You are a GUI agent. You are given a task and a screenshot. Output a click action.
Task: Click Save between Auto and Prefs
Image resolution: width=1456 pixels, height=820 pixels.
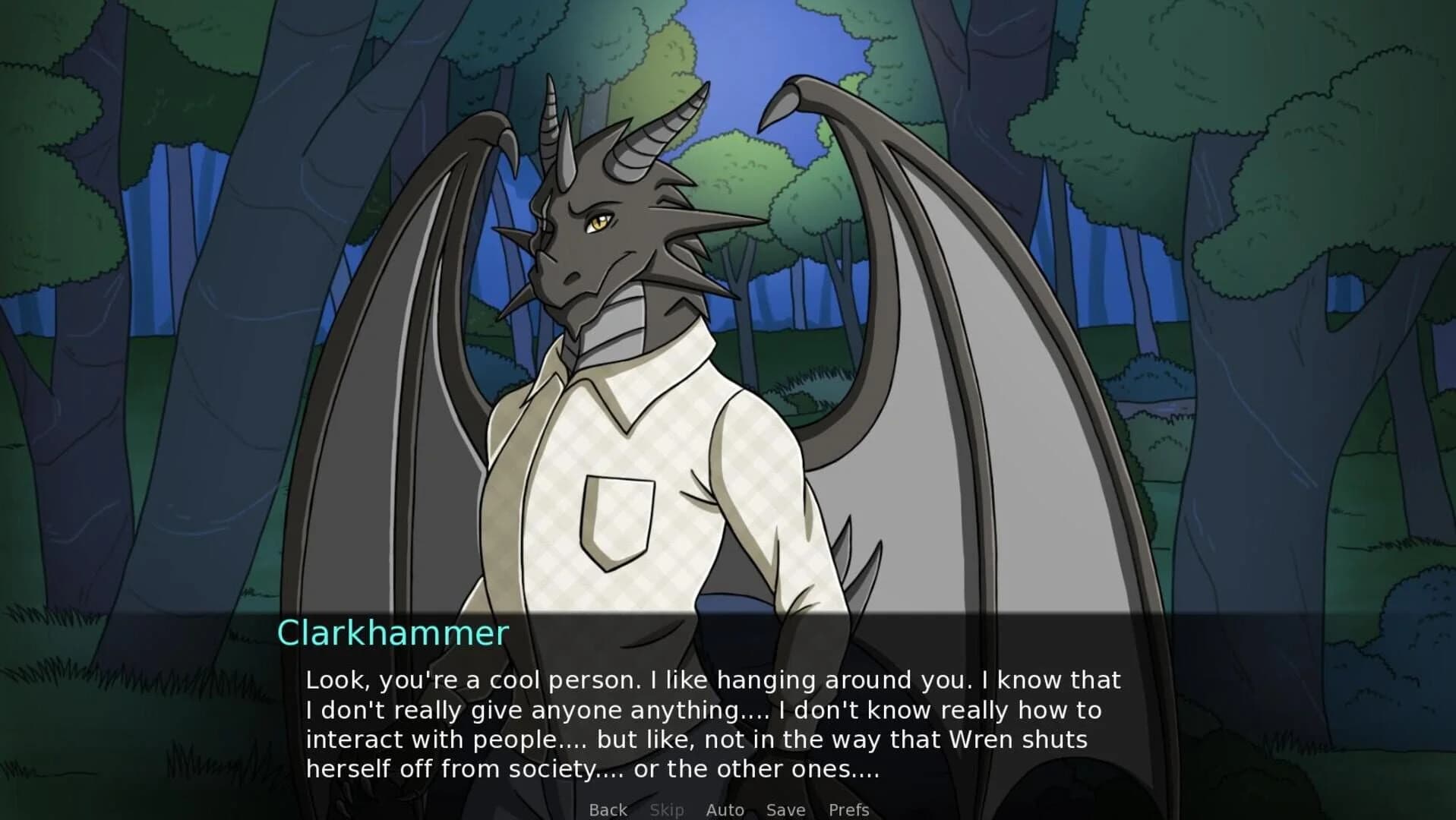[785, 809]
